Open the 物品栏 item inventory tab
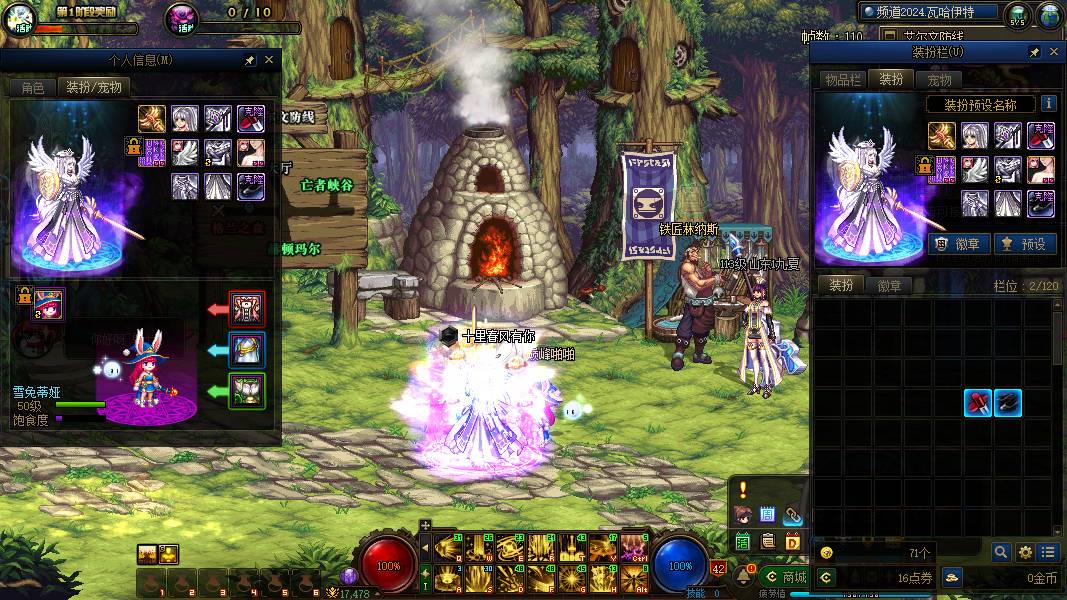Screen dimensions: 1067x600 842,80
